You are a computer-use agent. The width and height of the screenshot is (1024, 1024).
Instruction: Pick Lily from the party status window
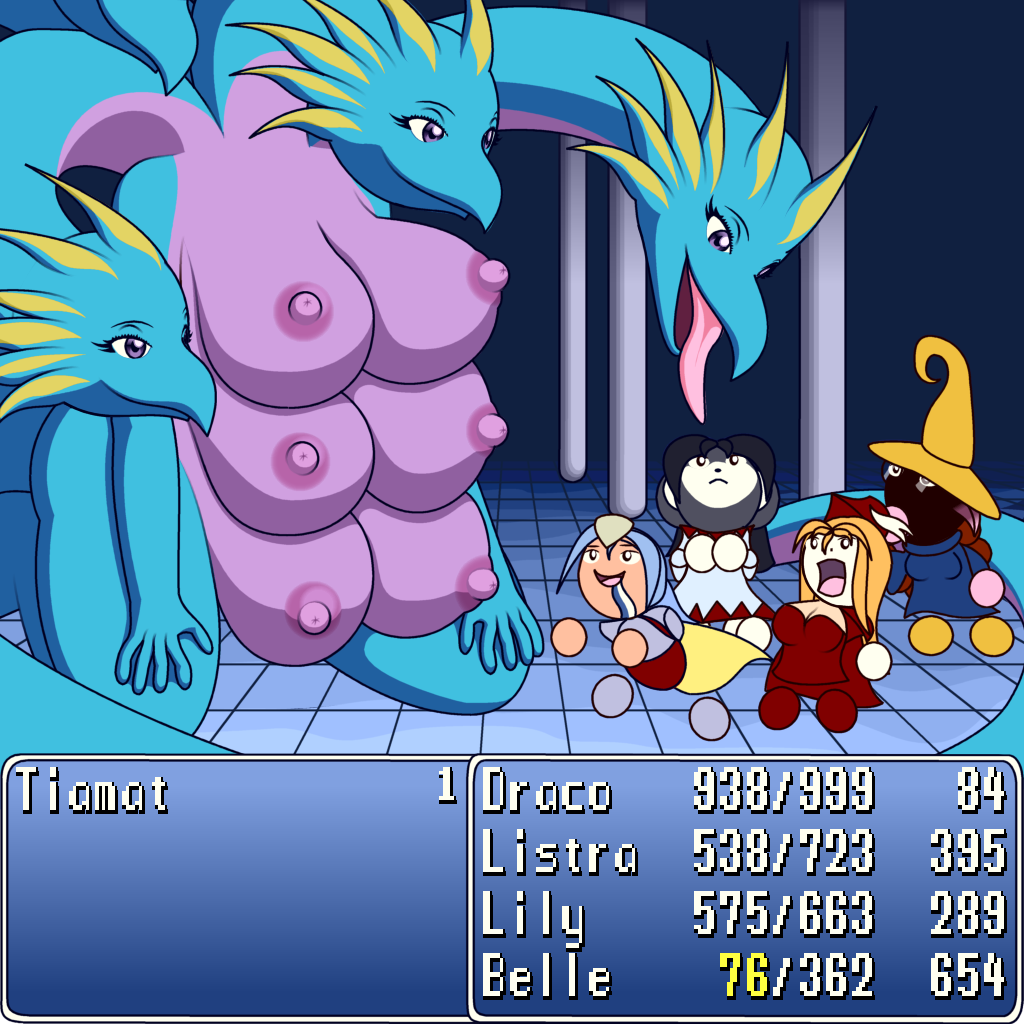coord(533,915)
